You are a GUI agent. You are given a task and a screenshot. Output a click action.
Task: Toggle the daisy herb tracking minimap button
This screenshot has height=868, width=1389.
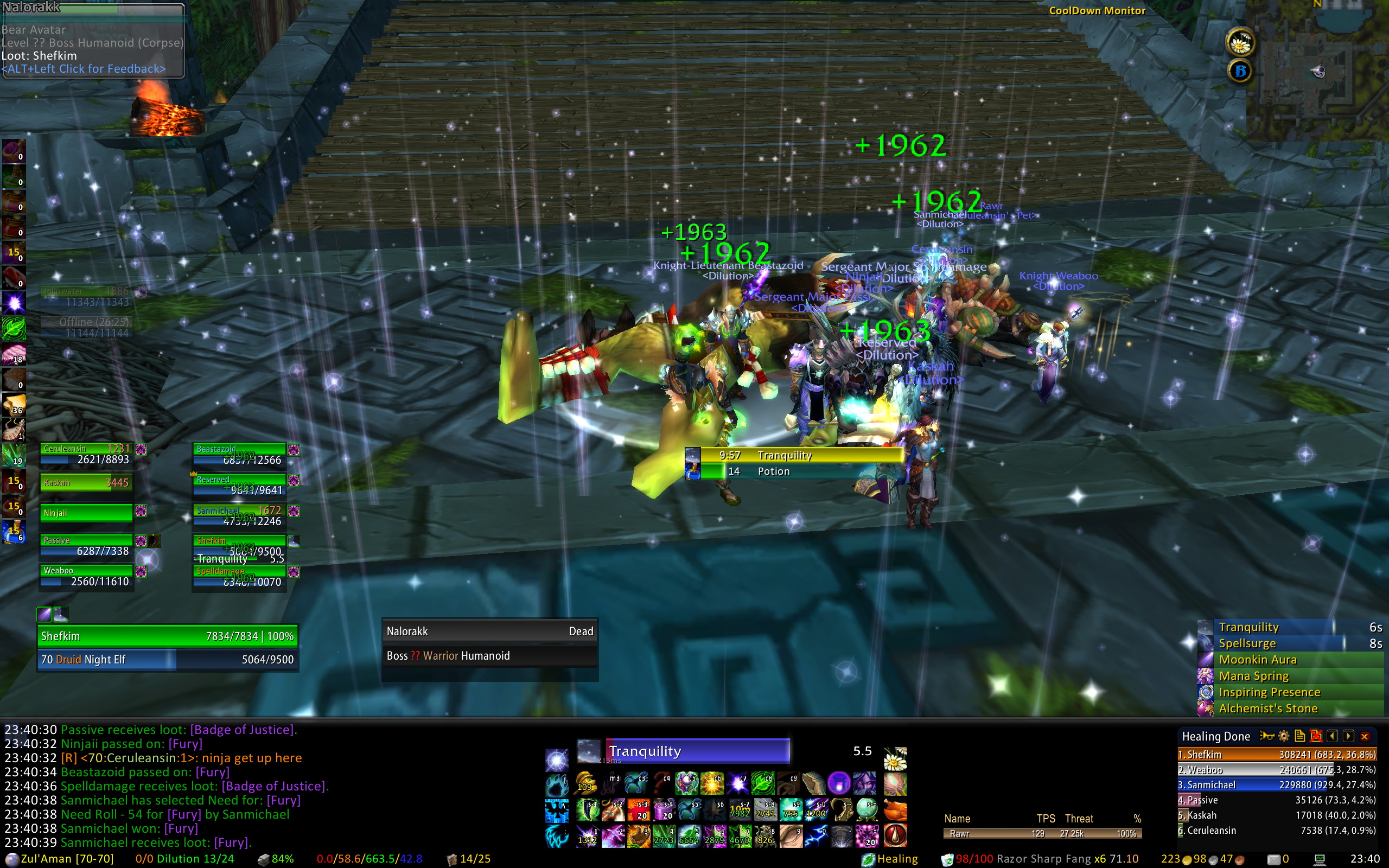pyautogui.click(x=1240, y=42)
